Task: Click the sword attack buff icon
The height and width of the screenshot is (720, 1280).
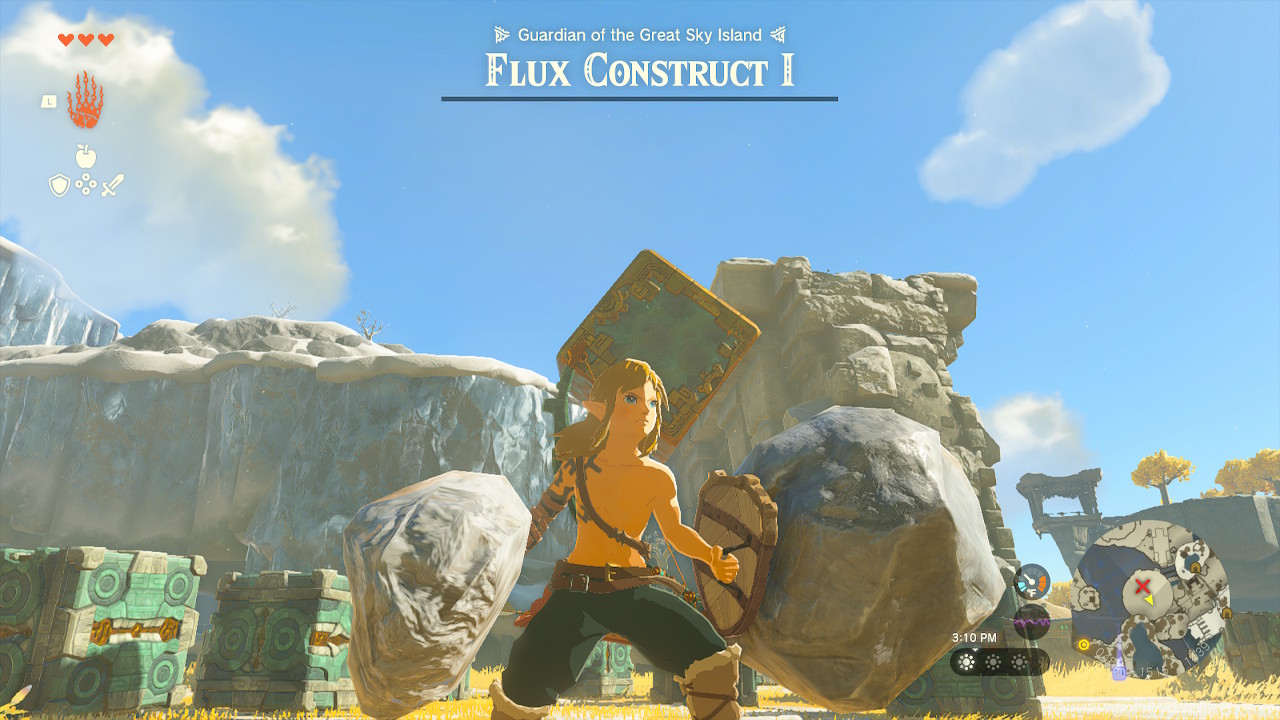Action: click(x=113, y=185)
